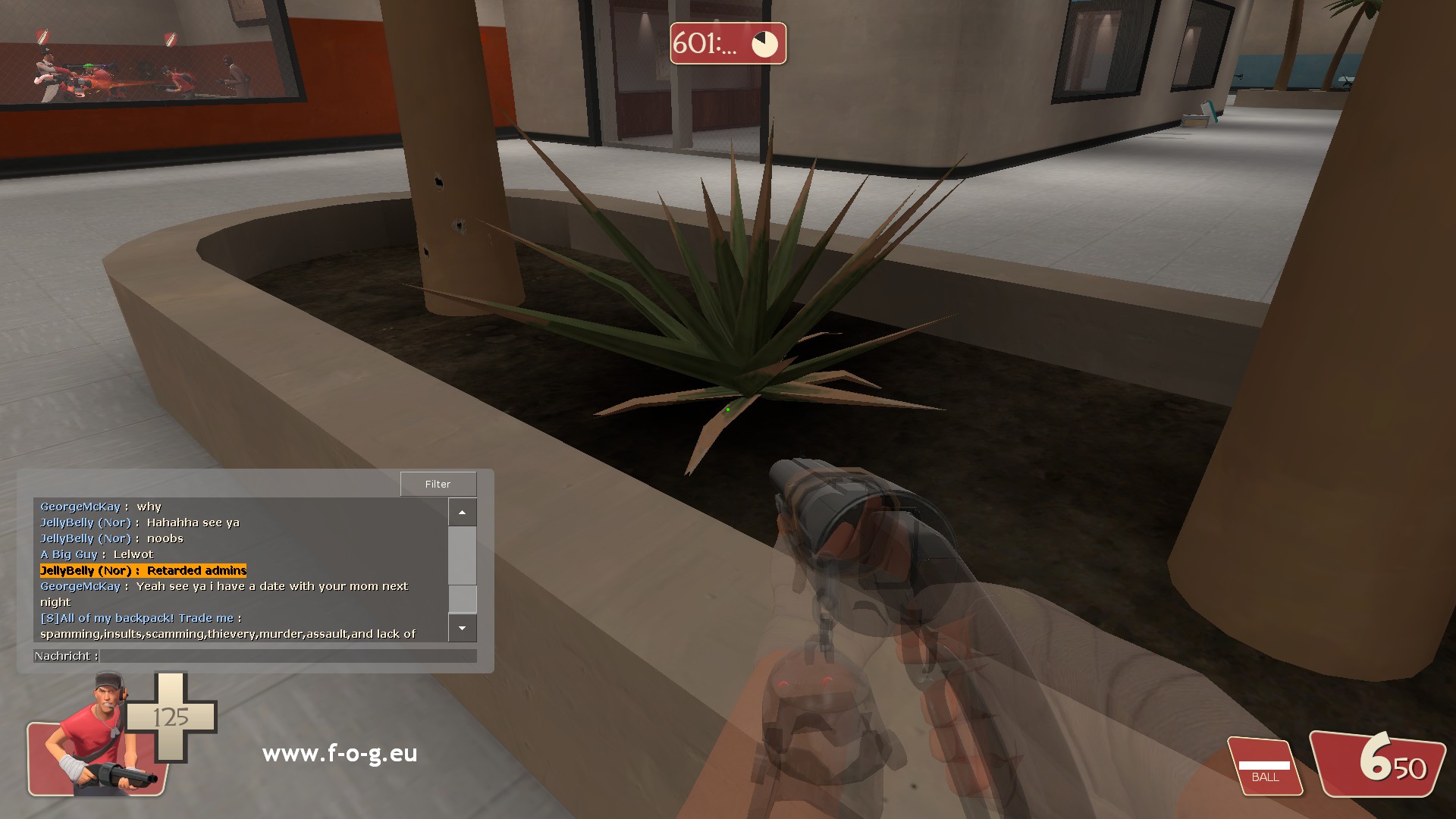The height and width of the screenshot is (819, 1456).
Task: Click the chat scroll up arrow
Action: coord(462,513)
